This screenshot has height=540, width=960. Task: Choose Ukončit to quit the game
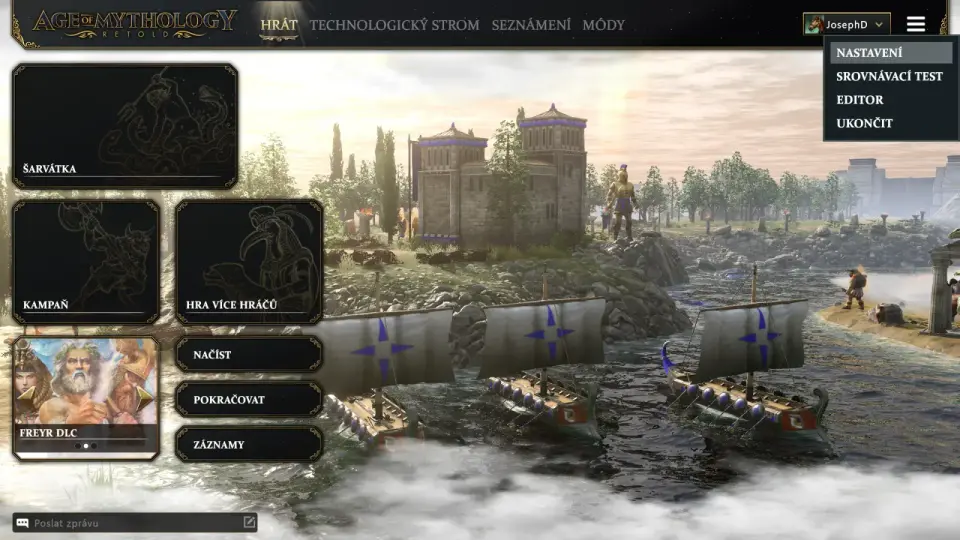tap(864, 123)
